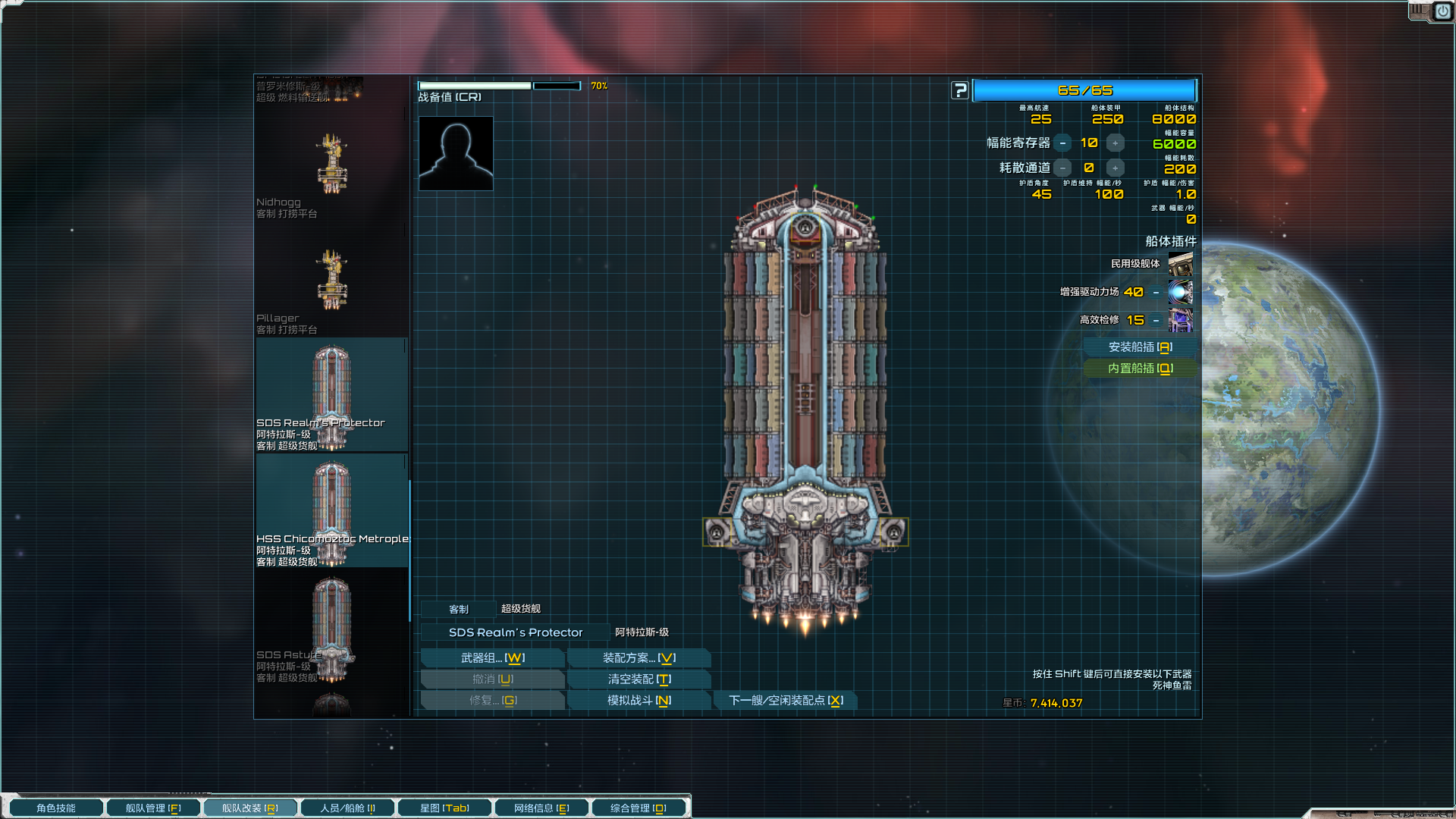This screenshot has height=819, width=1456.
Task: Switch to the 角色技能 character skills tab
Action: 56,808
